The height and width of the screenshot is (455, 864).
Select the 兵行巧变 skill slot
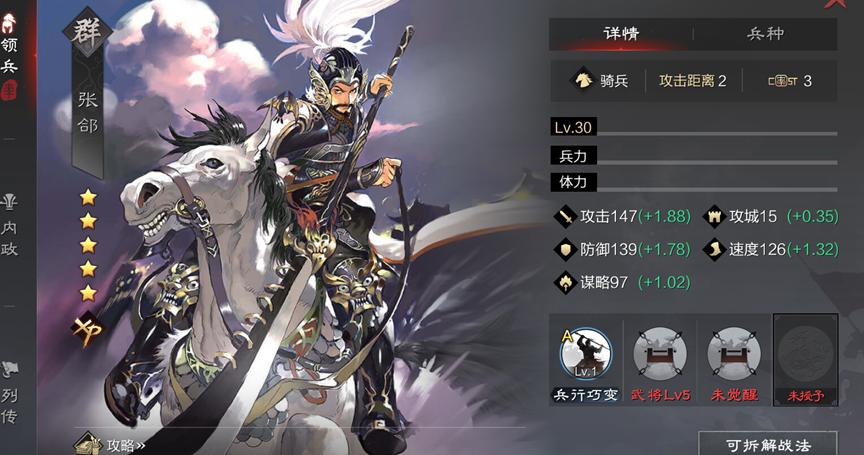coord(586,358)
